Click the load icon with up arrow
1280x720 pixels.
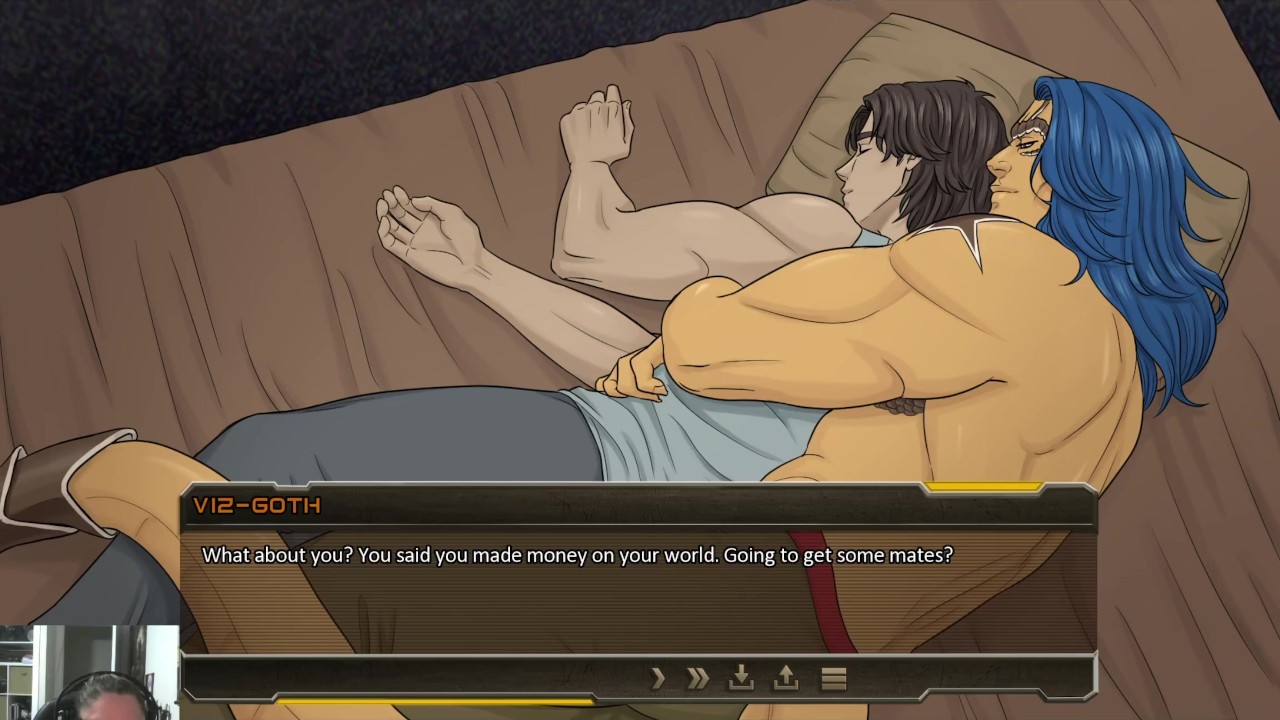(786, 678)
